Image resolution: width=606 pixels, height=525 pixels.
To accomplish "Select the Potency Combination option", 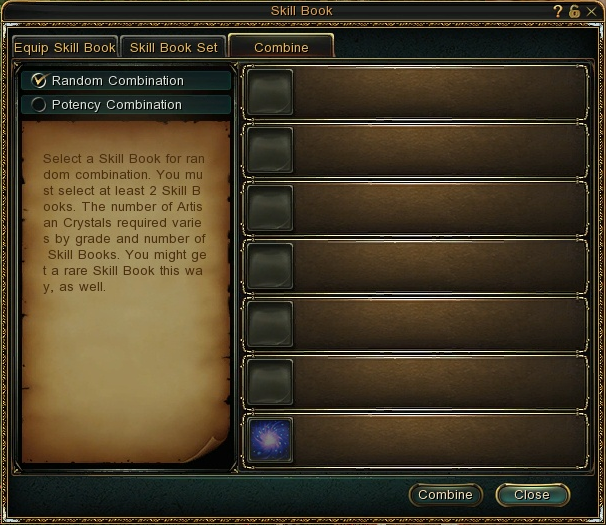I will 40,104.
